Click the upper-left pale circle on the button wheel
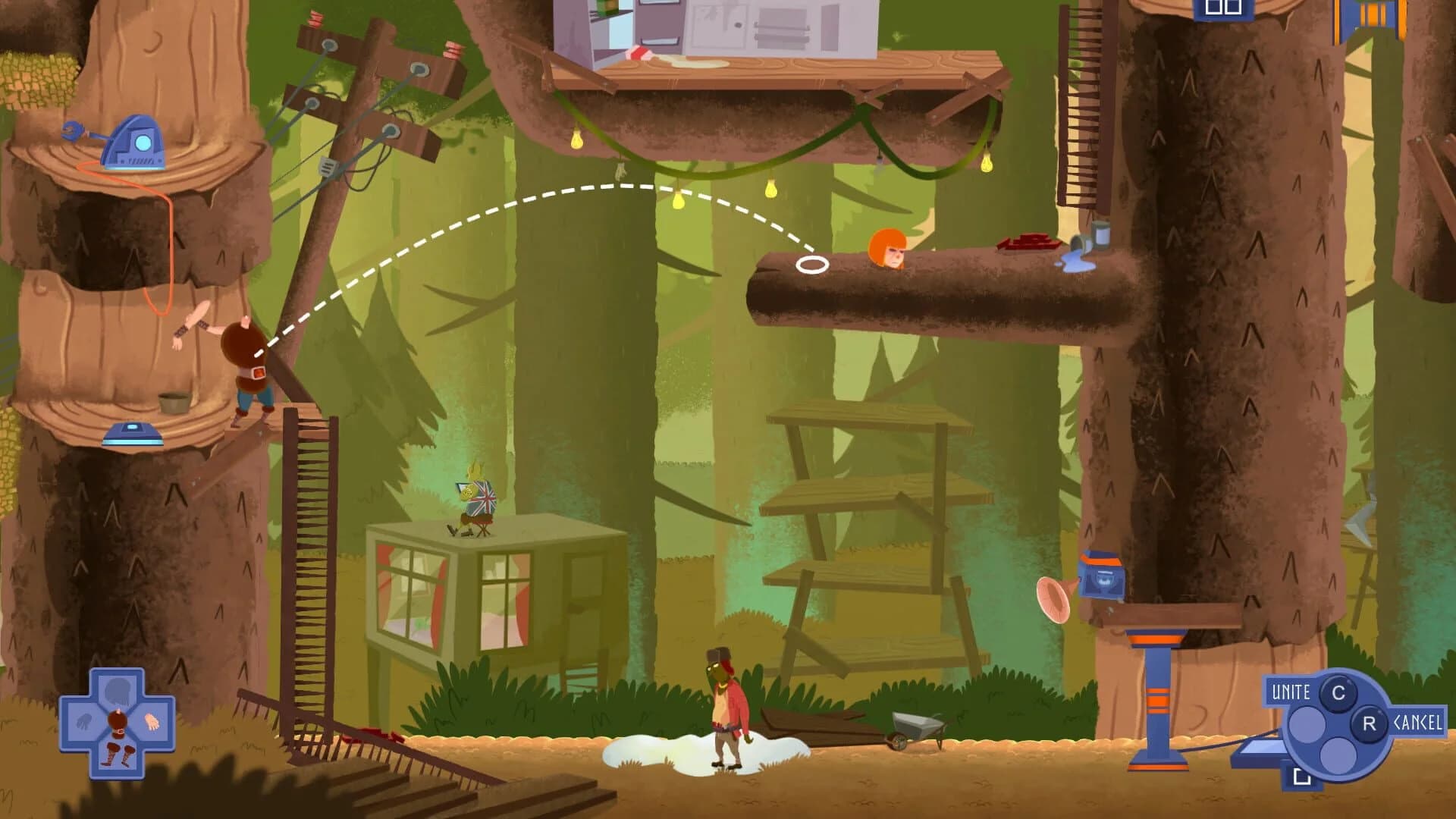 point(1307,725)
